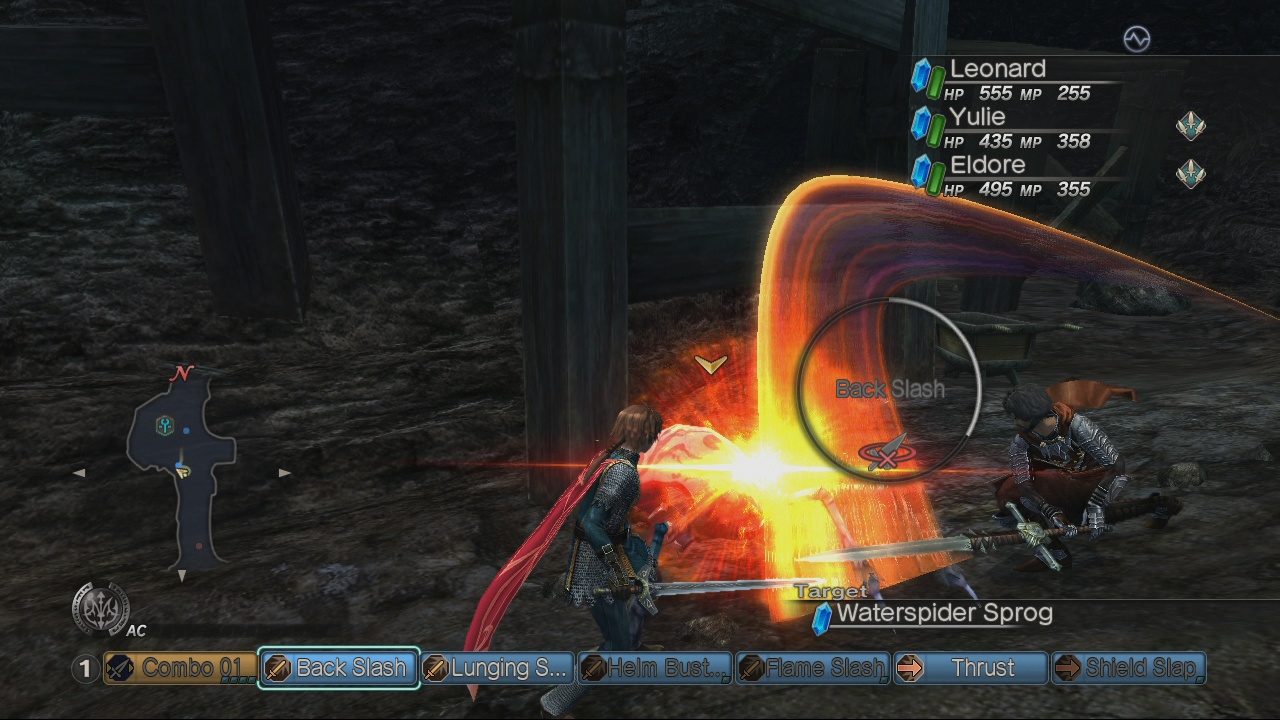
Task: Click the right minimap pan arrow
Action: tap(285, 472)
